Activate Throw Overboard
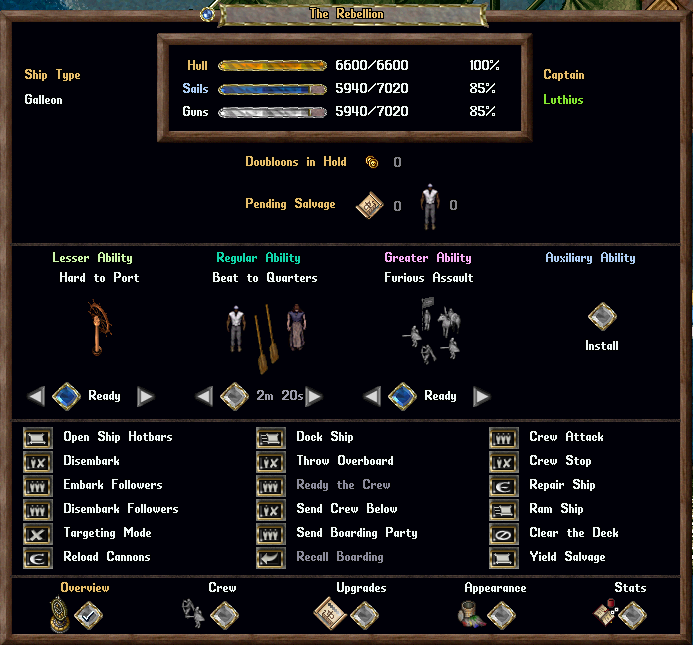The image size is (693, 645). pos(271,461)
